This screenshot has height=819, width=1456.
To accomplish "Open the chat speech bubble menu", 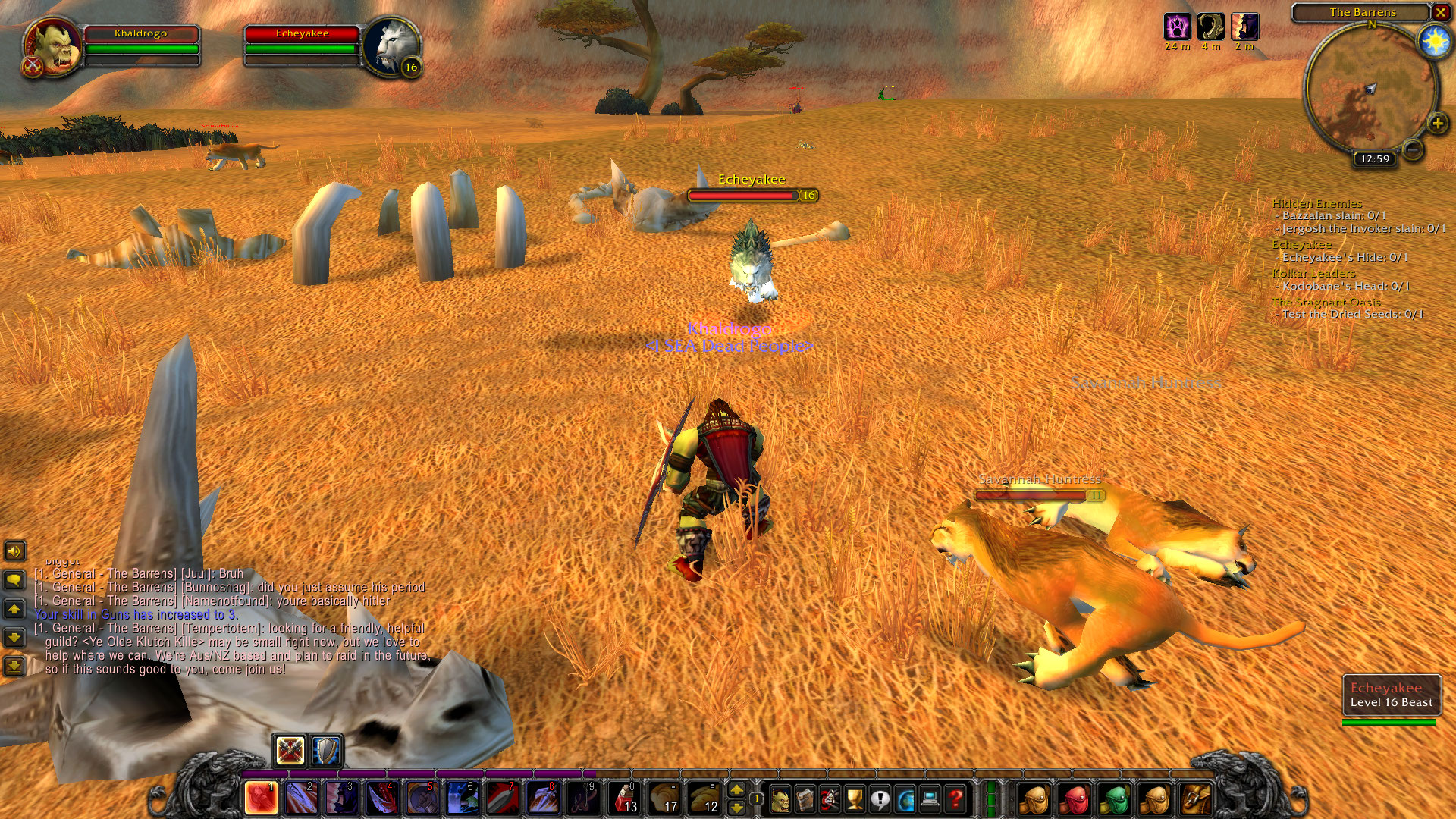I will click(x=14, y=580).
